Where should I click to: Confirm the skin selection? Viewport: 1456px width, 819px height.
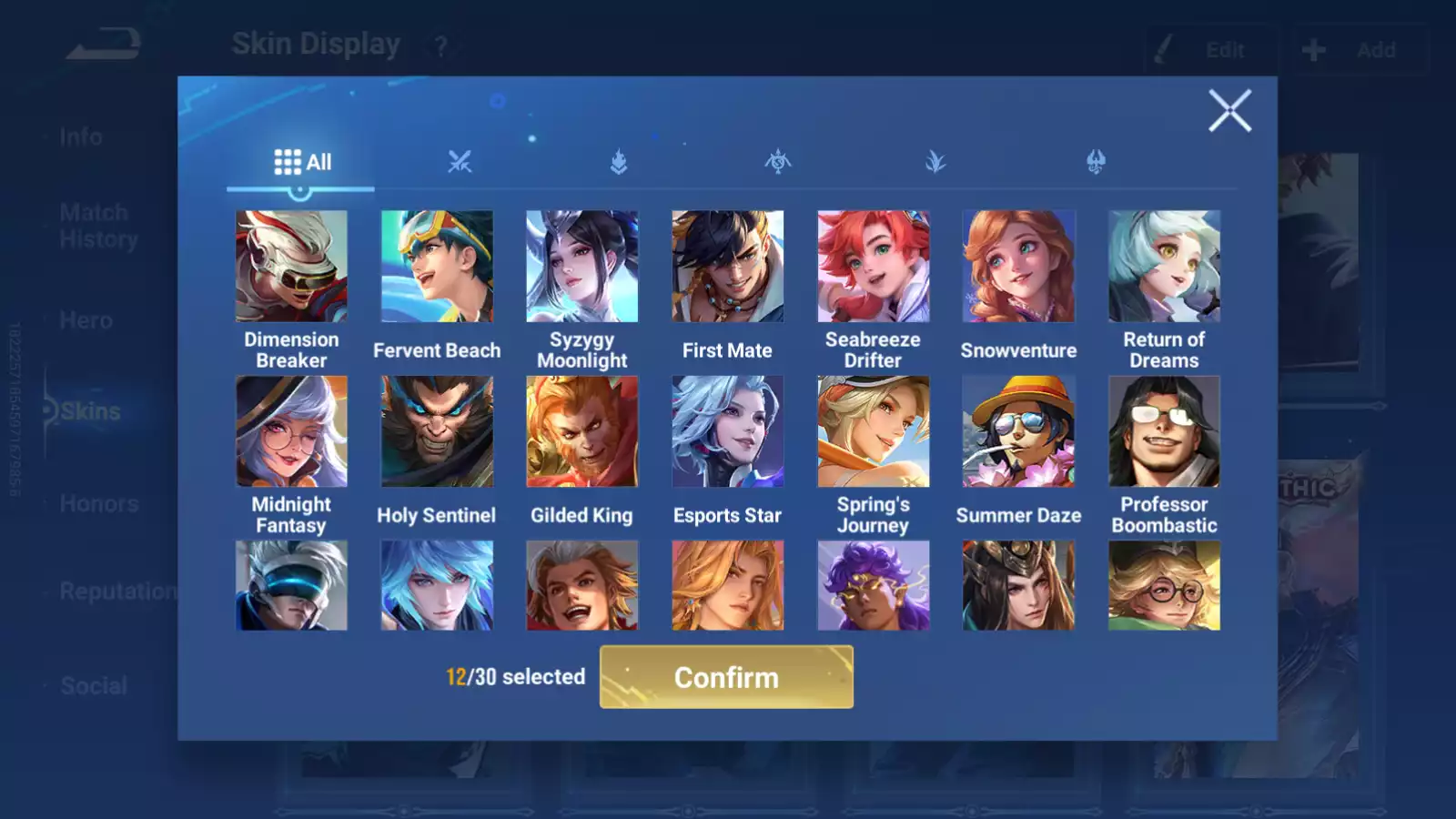726,677
